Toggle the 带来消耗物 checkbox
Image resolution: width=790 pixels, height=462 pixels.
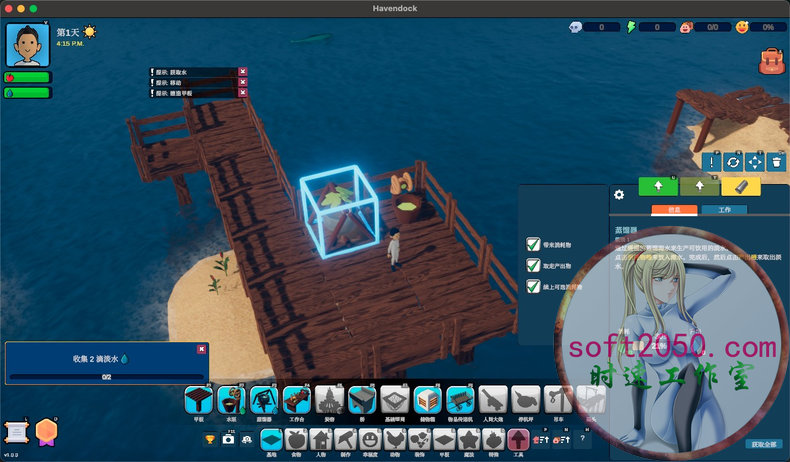[x=533, y=244]
